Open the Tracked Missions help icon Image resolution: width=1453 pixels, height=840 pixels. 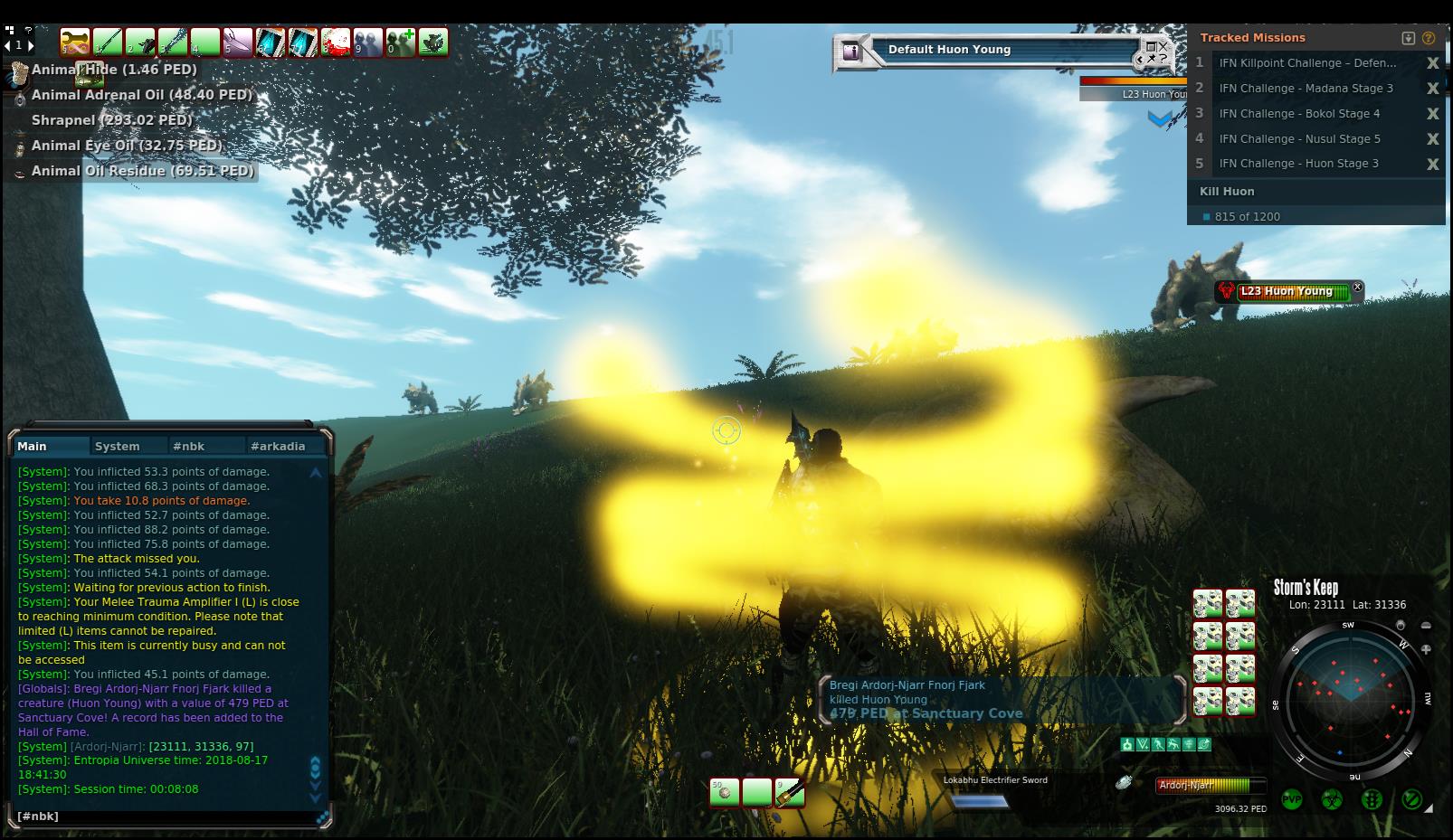(x=1429, y=38)
